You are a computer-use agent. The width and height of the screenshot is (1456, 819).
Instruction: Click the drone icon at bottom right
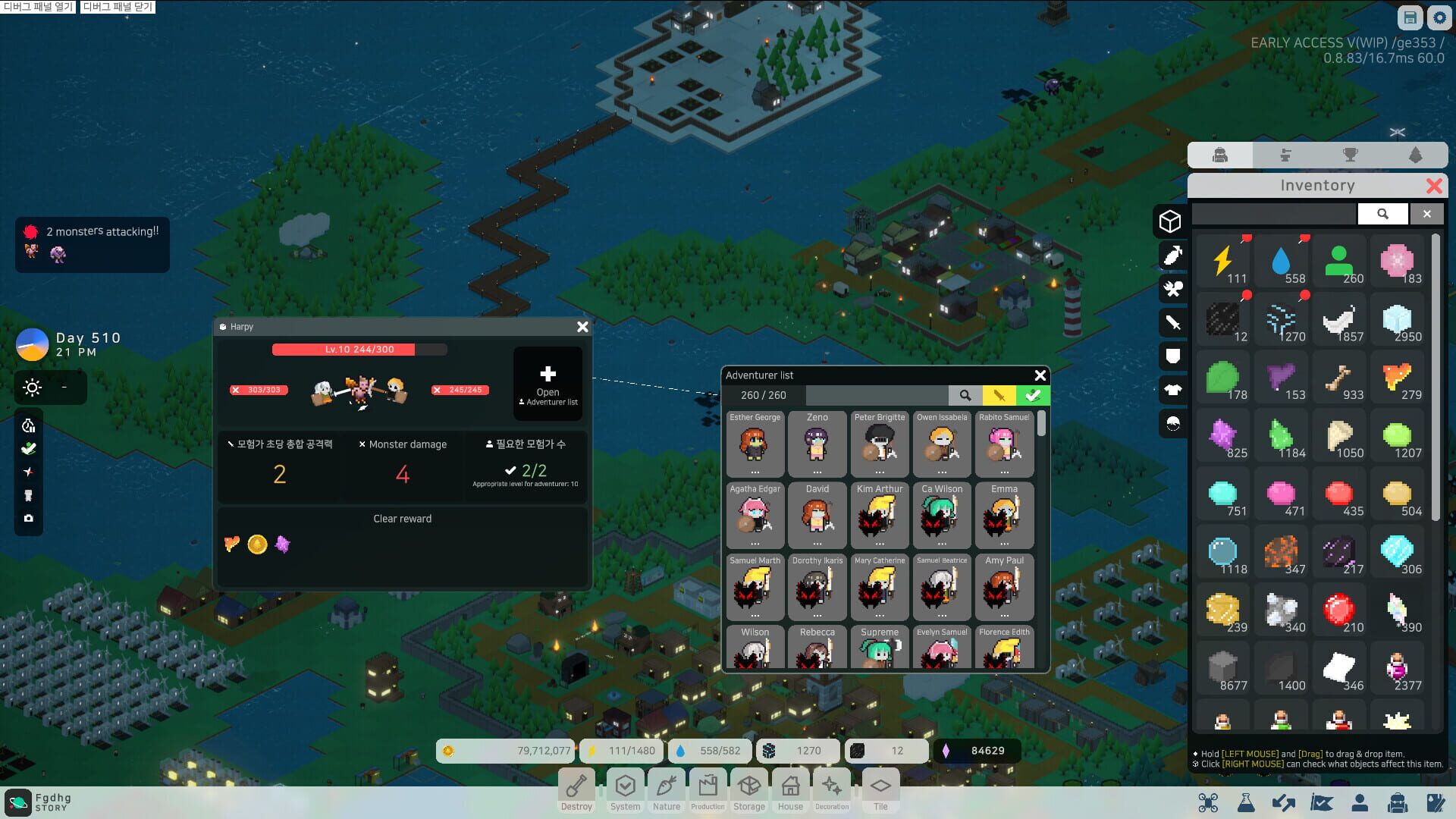pos(1209,802)
